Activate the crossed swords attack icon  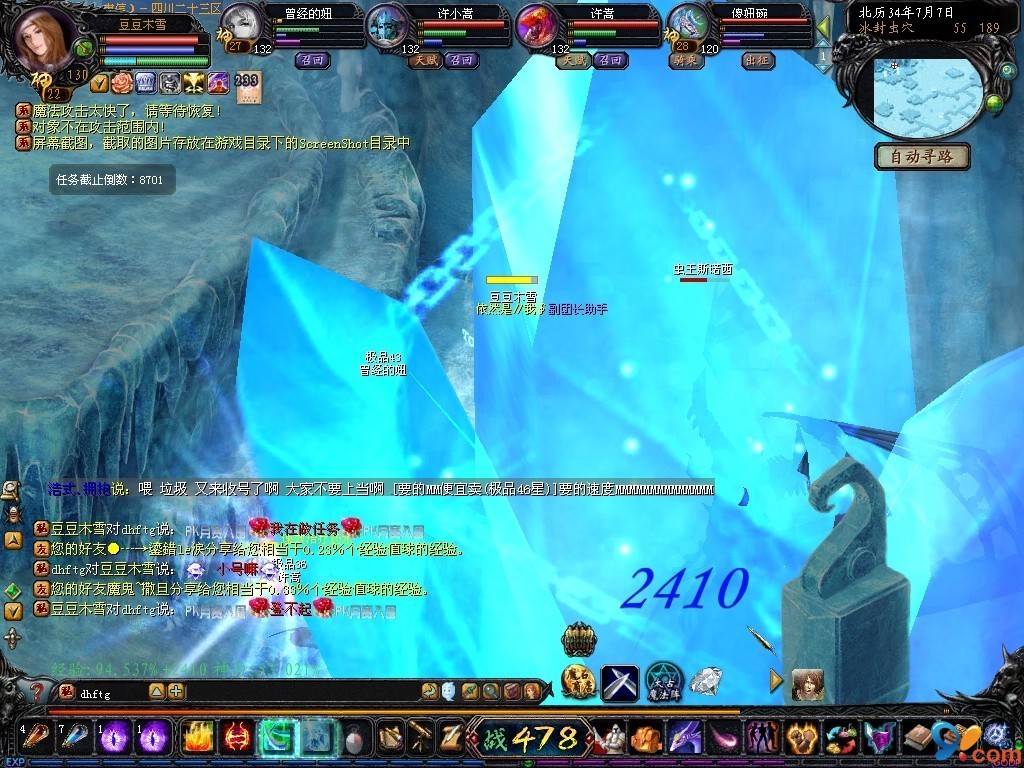click(619, 682)
